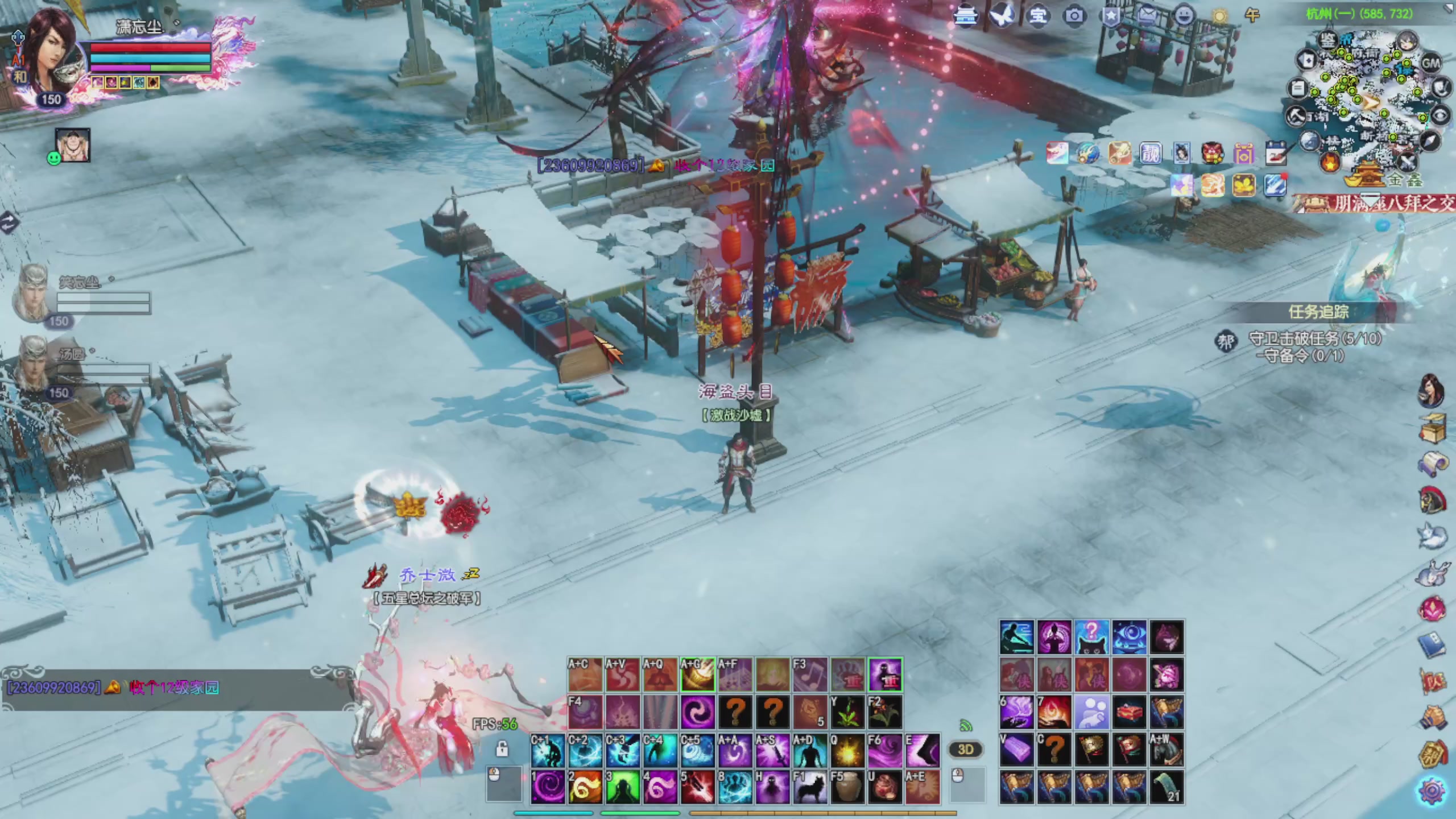1456x819 pixels.
Task: Activate the golden burst skill Q
Action: (x=847, y=751)
